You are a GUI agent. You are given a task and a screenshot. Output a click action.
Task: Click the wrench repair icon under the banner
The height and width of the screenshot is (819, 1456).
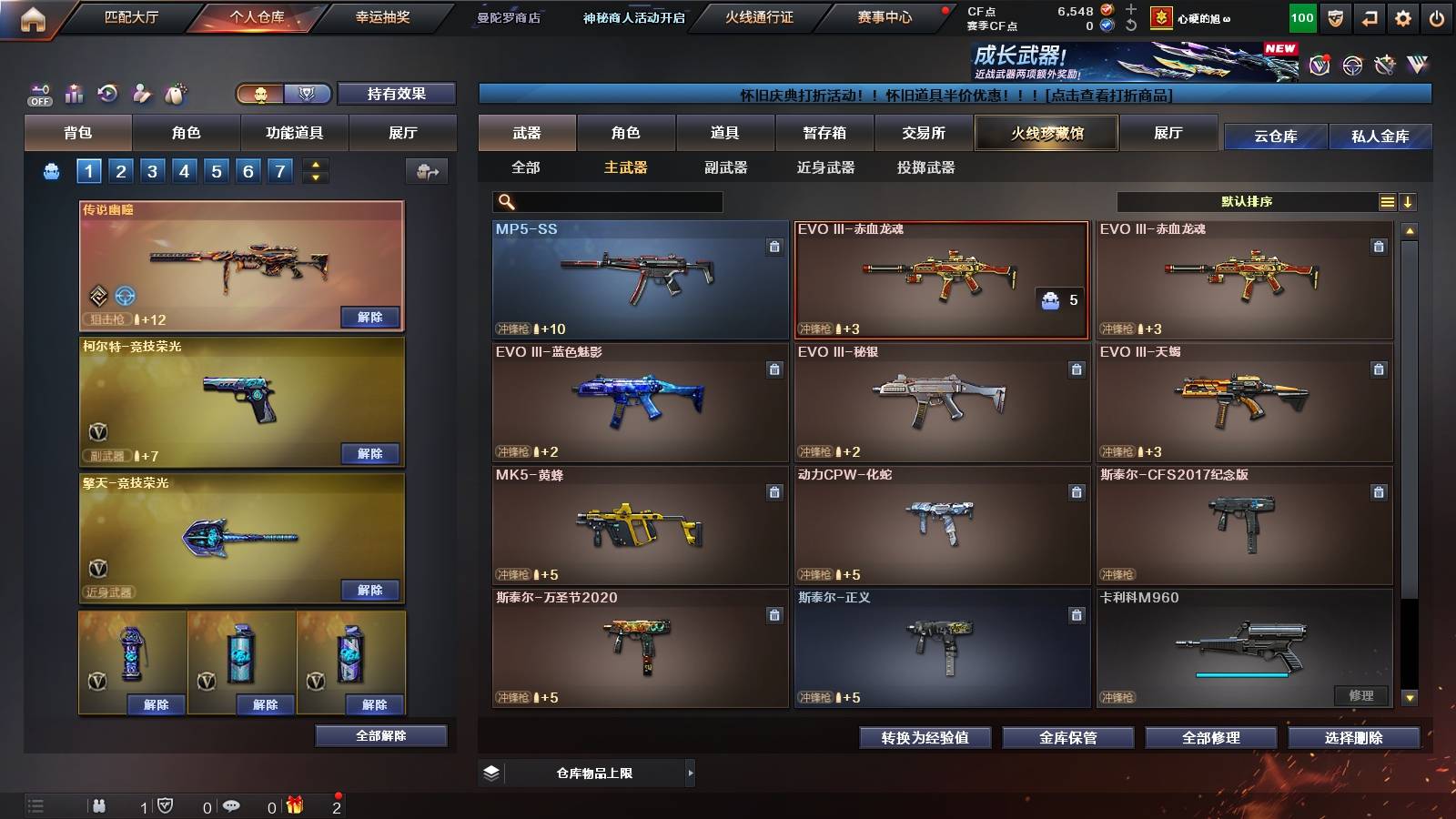click(x=1384, y=66)
